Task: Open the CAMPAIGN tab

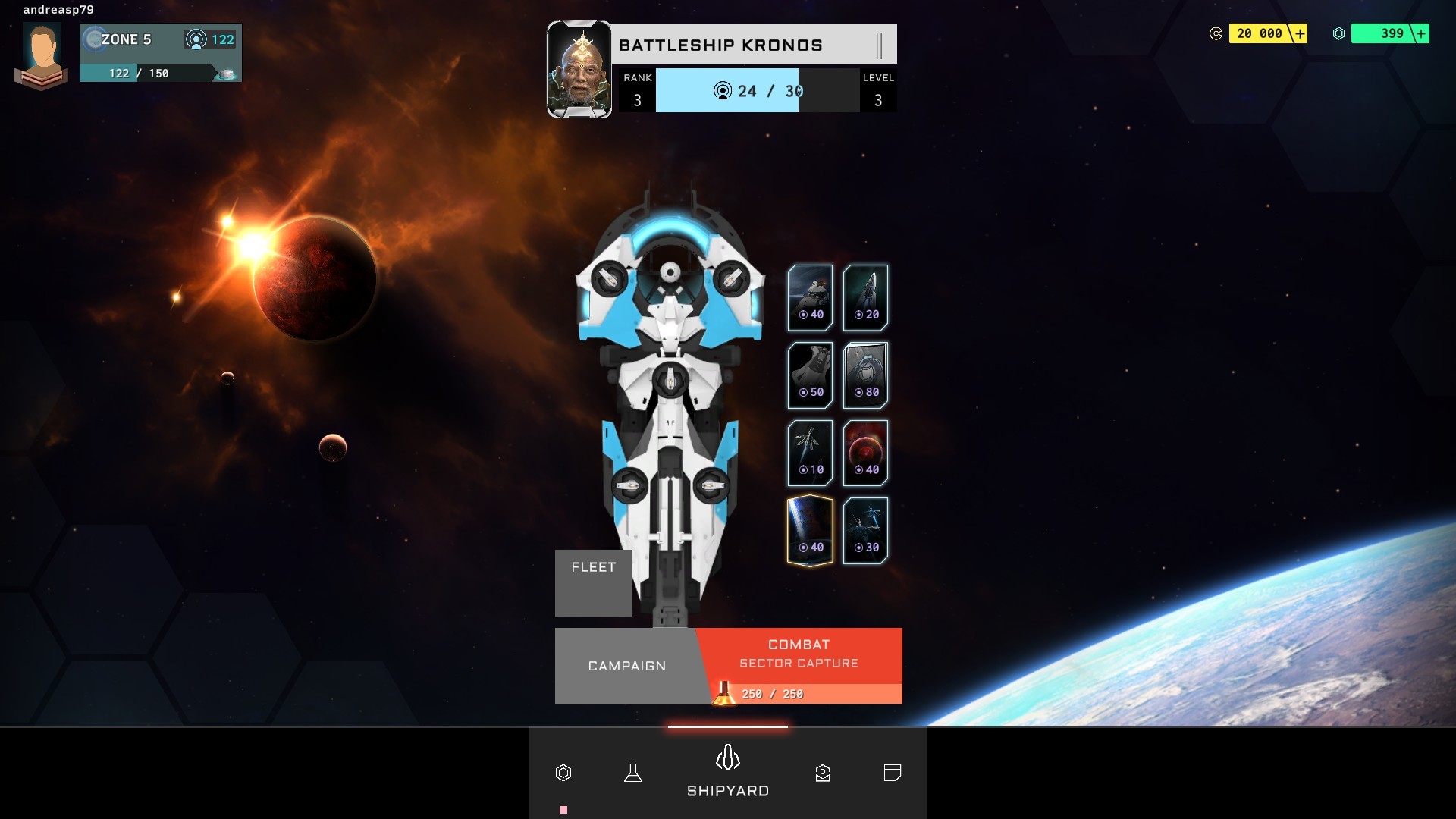Action: tap(627, 666)
